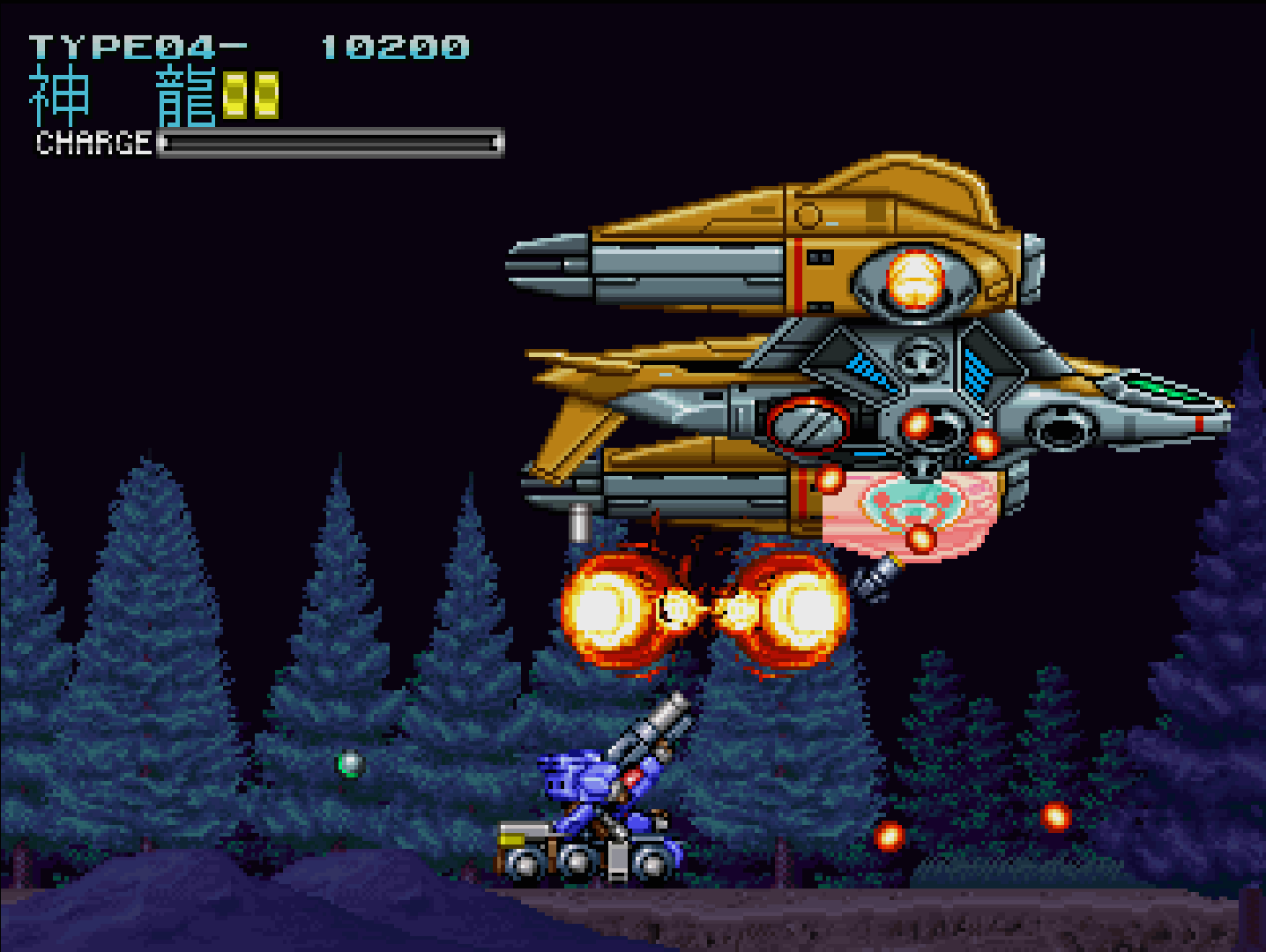Toggle the first yellow ammo bar indicator

click(235, 95)
